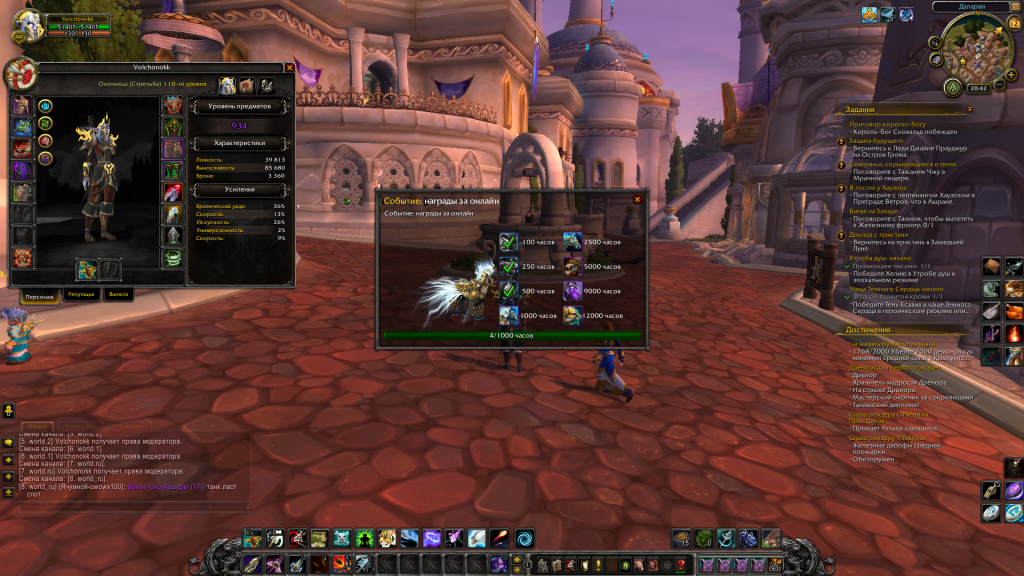
Task: Activate the blue swirl ability
Action: click(x=525, y=538)
